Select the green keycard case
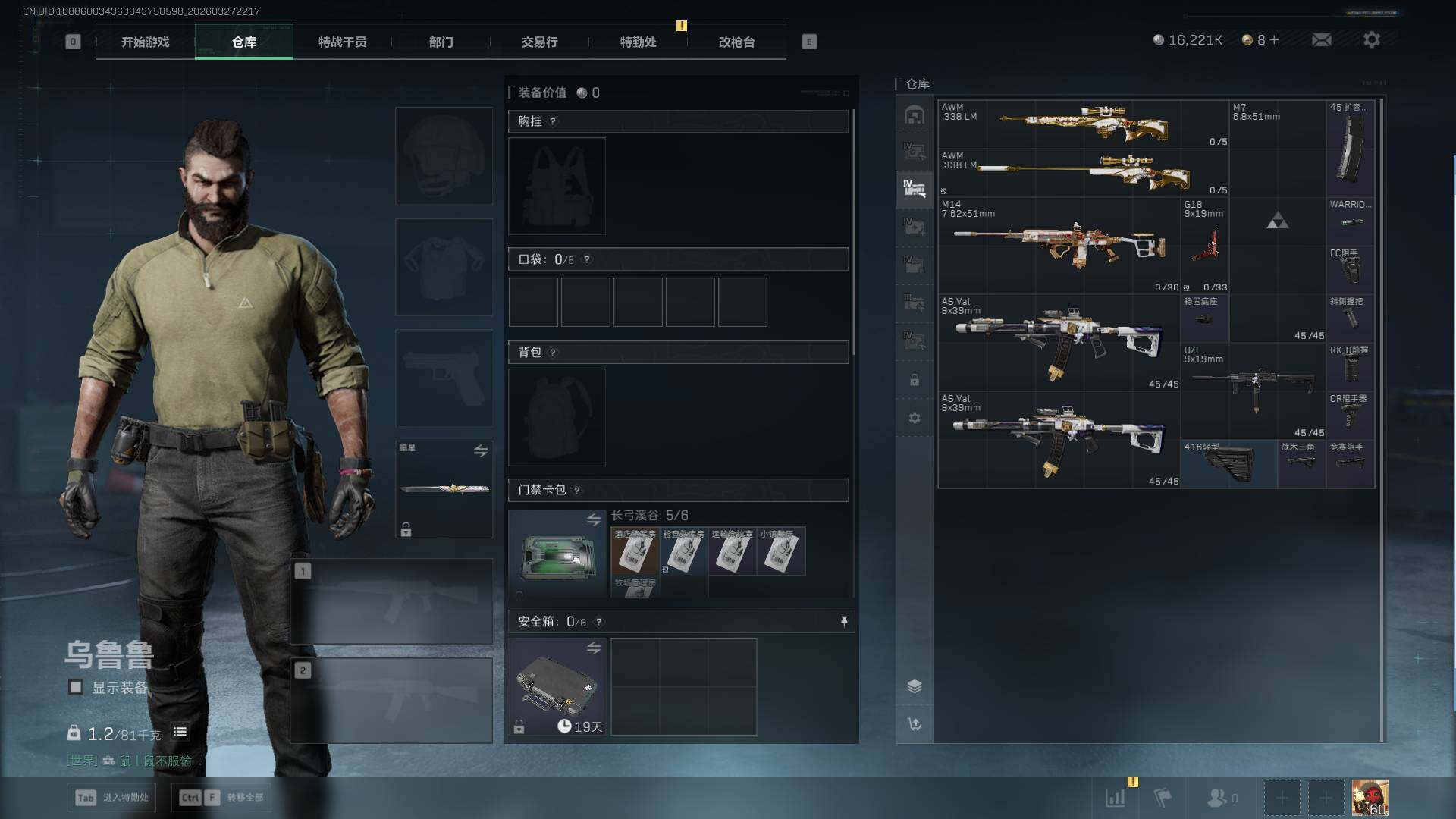Screen dimensions: 1456x819 tap(557, 555)
